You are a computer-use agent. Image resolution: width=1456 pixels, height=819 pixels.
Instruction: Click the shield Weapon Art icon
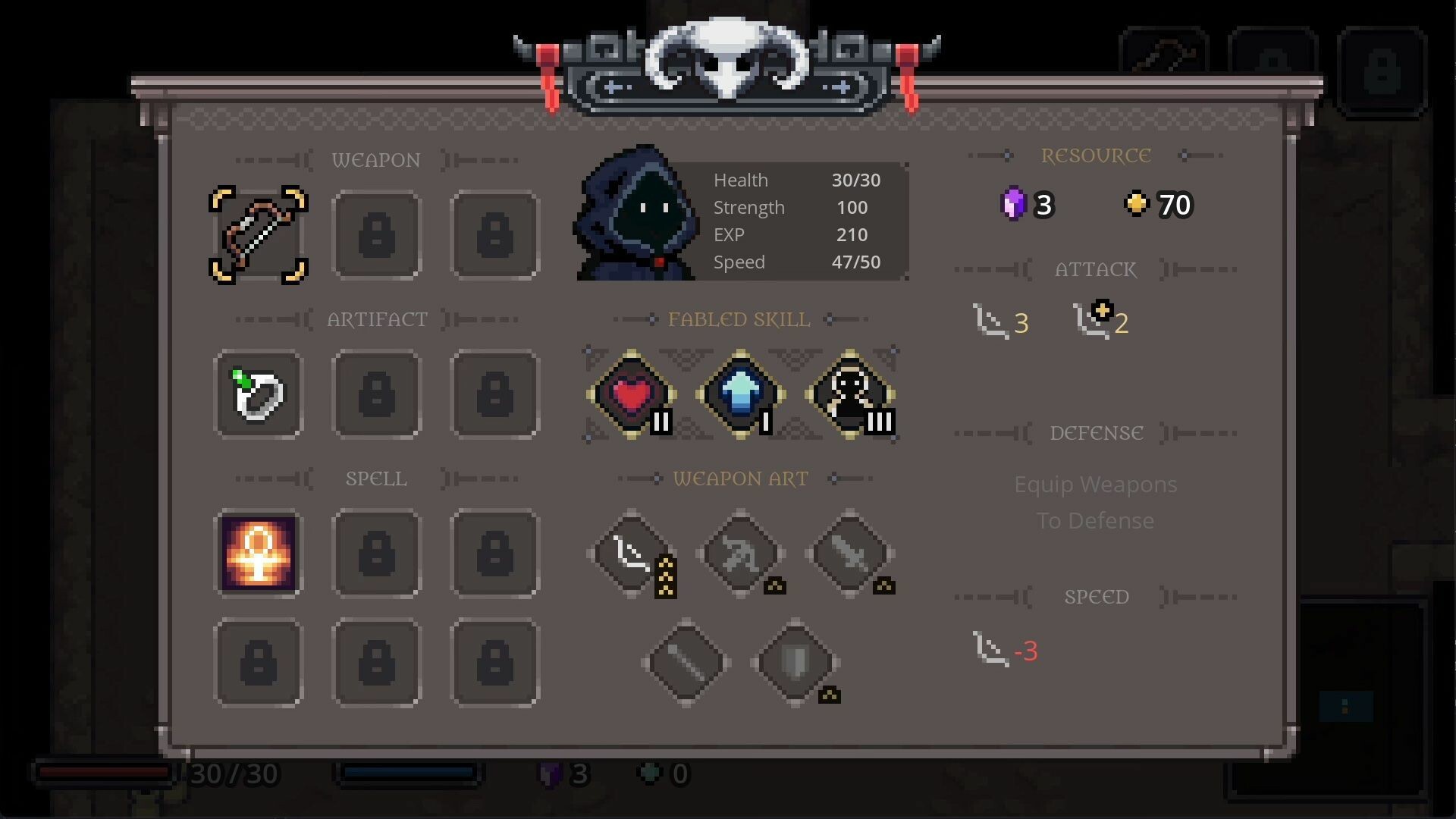point(795,662)
